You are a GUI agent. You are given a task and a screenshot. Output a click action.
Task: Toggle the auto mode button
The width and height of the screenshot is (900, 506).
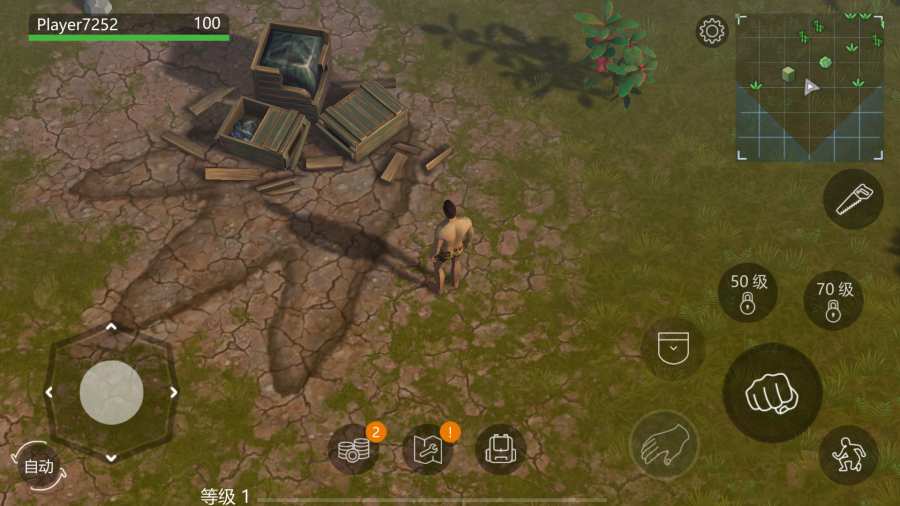(x=38, y=466)
